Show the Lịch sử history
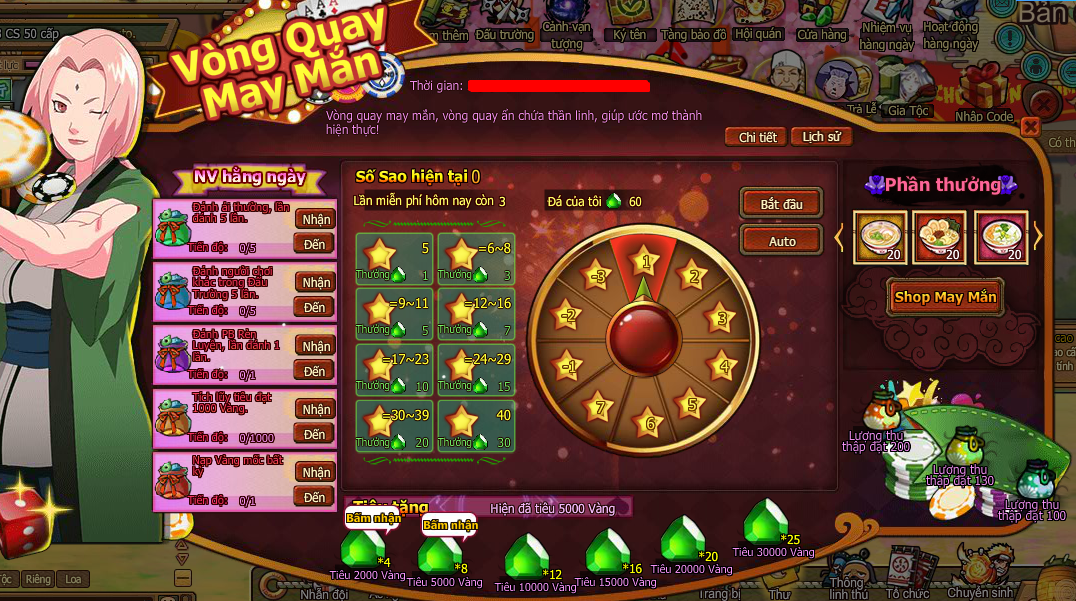The height and width of the screenshot is (601, 1076). tap(821, 137)
